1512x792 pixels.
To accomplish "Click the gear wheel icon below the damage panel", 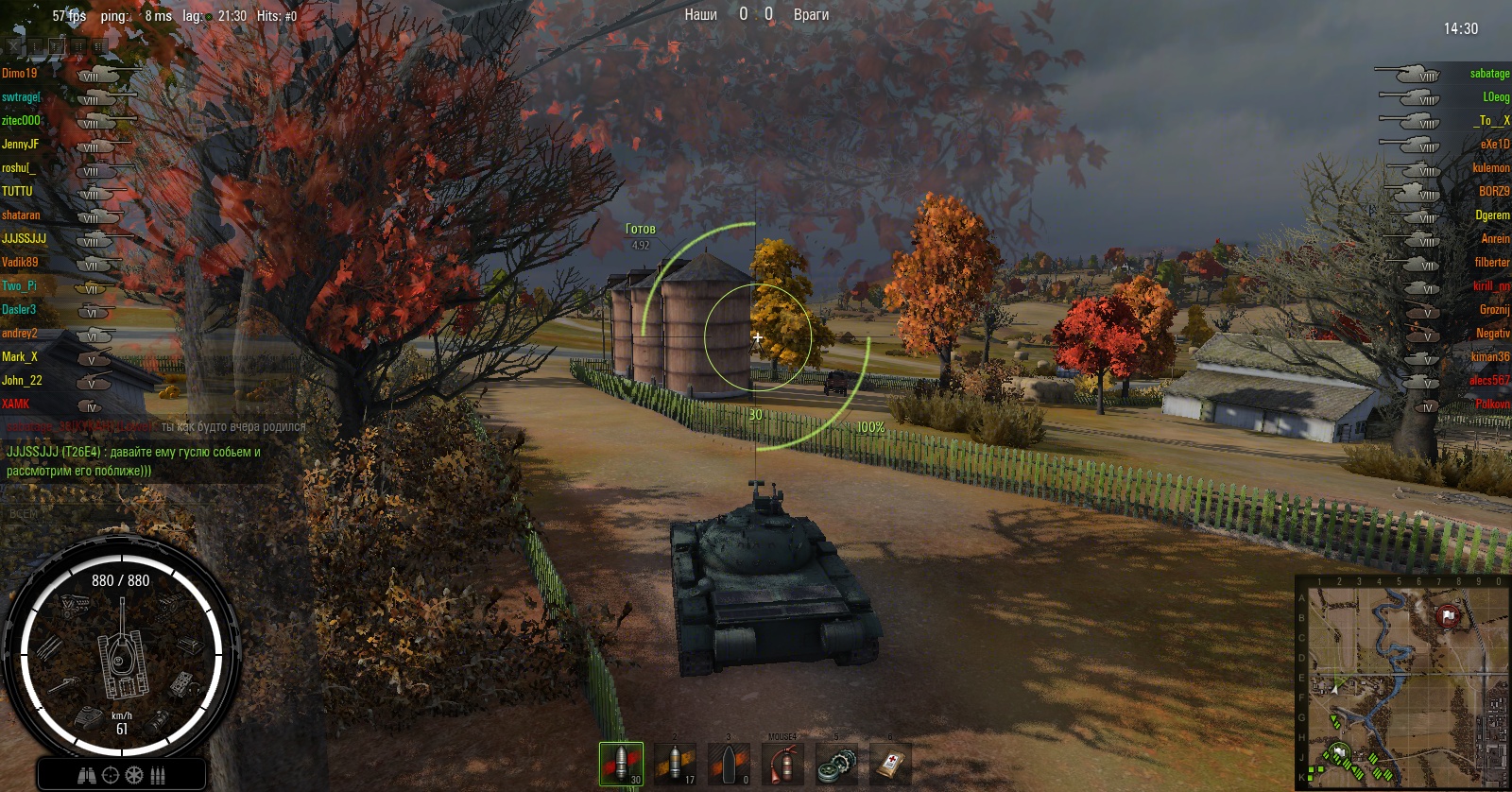I will tap(134, 776).
